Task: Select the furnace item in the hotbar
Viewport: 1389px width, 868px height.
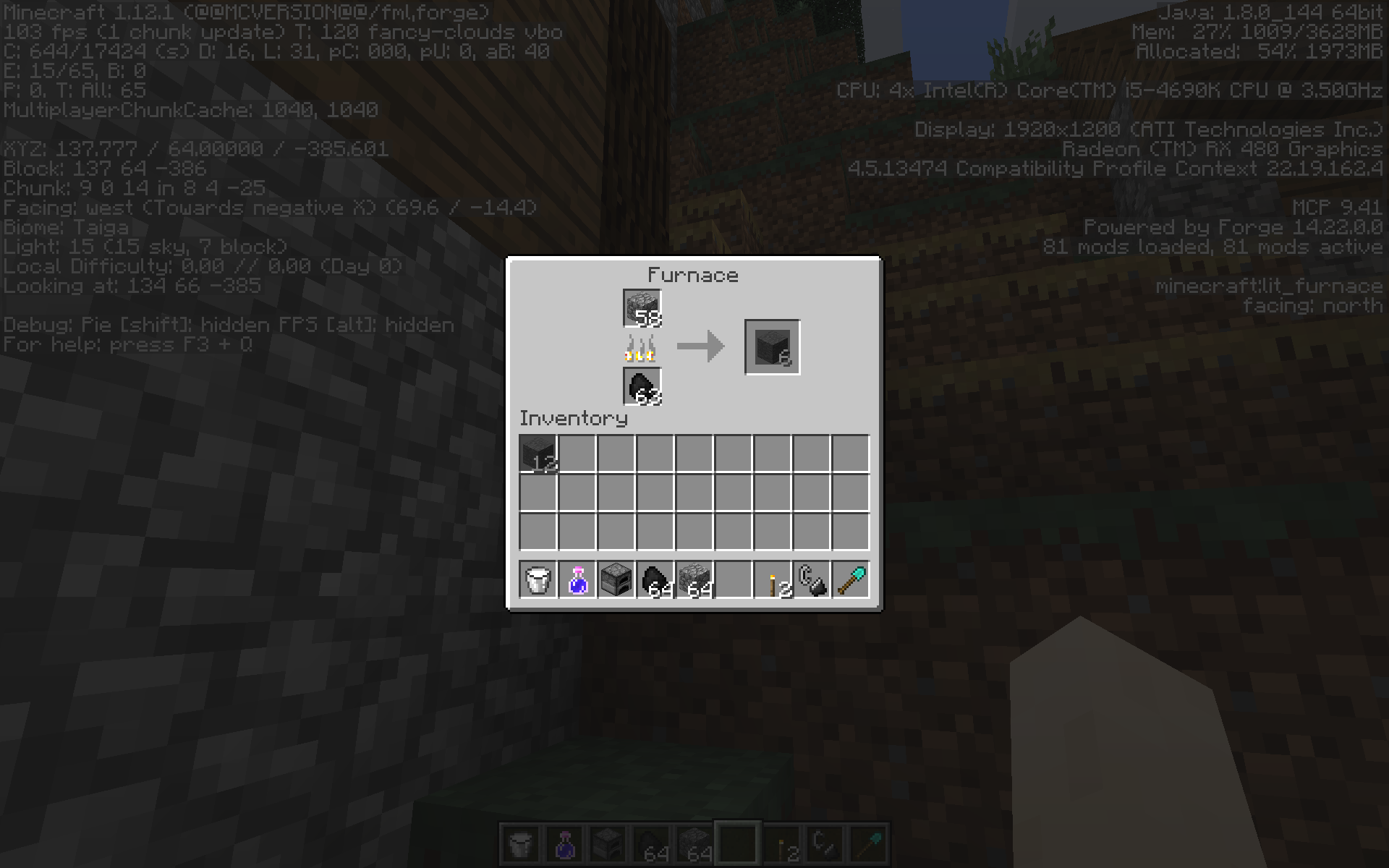Action: (616, 578)
